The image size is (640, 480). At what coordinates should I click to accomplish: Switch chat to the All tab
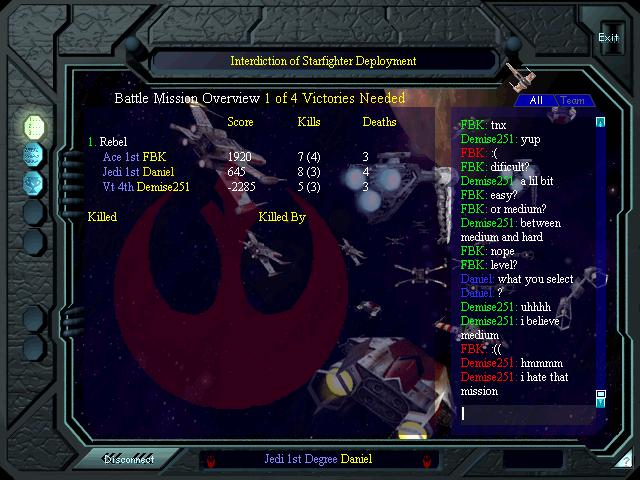coord(536,101)
